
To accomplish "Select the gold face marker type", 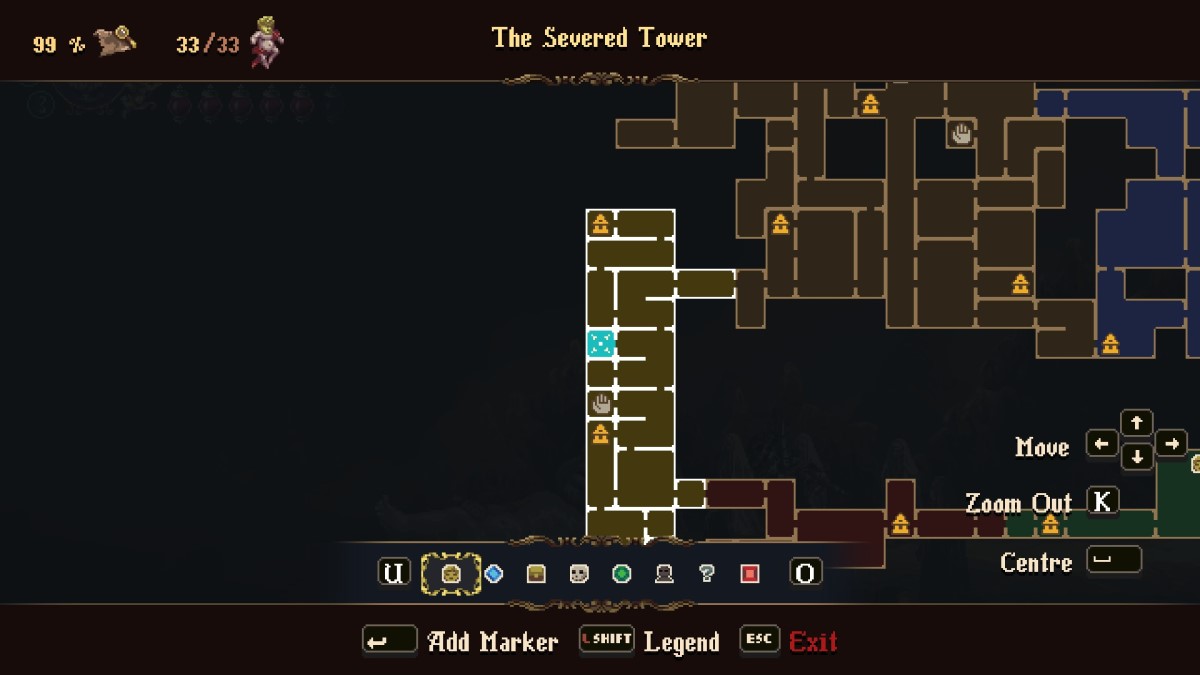I will click(x=451, y=573).
